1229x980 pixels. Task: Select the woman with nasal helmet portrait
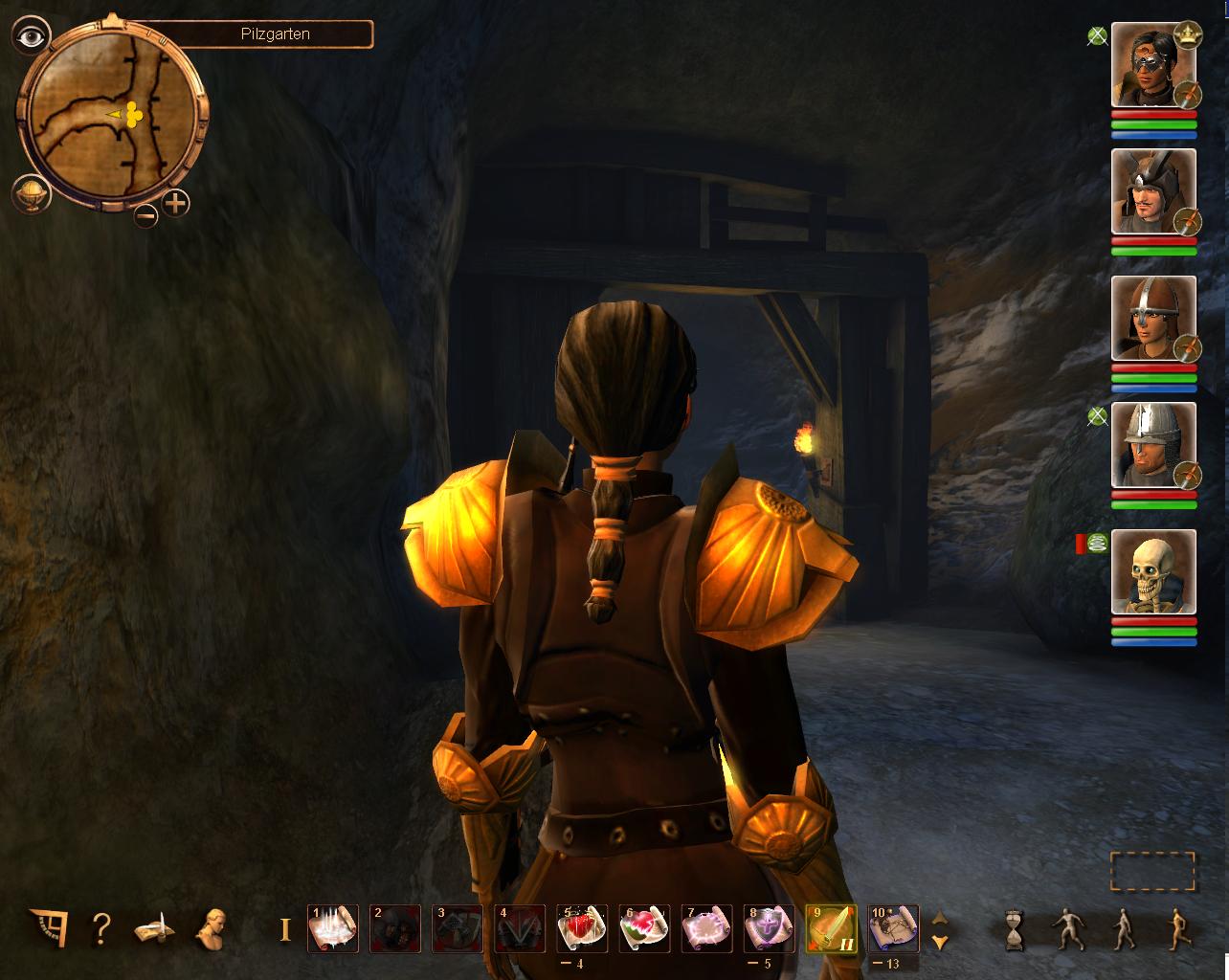point(1153,319)
